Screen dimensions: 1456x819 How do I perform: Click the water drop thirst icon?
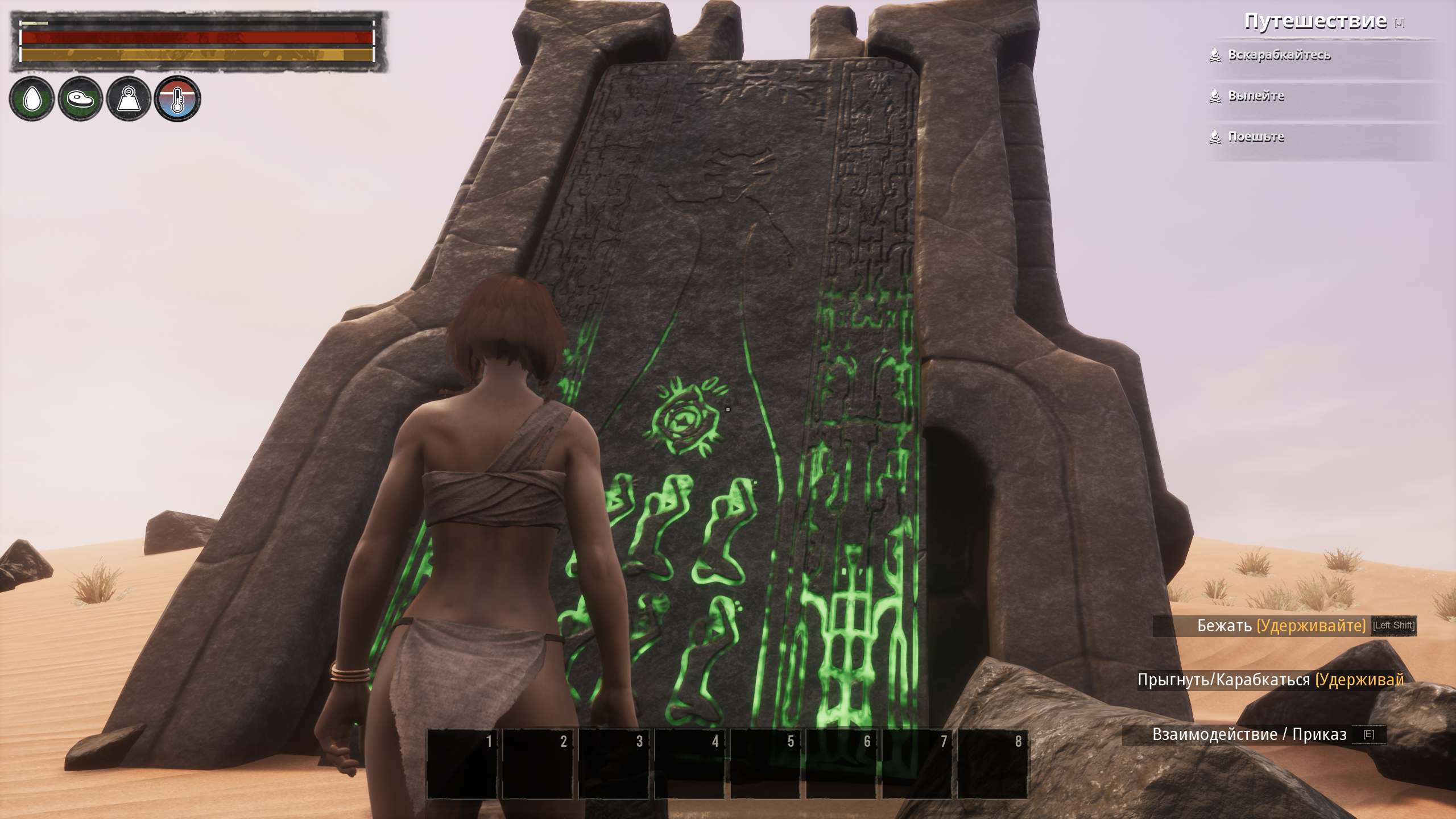32,99
